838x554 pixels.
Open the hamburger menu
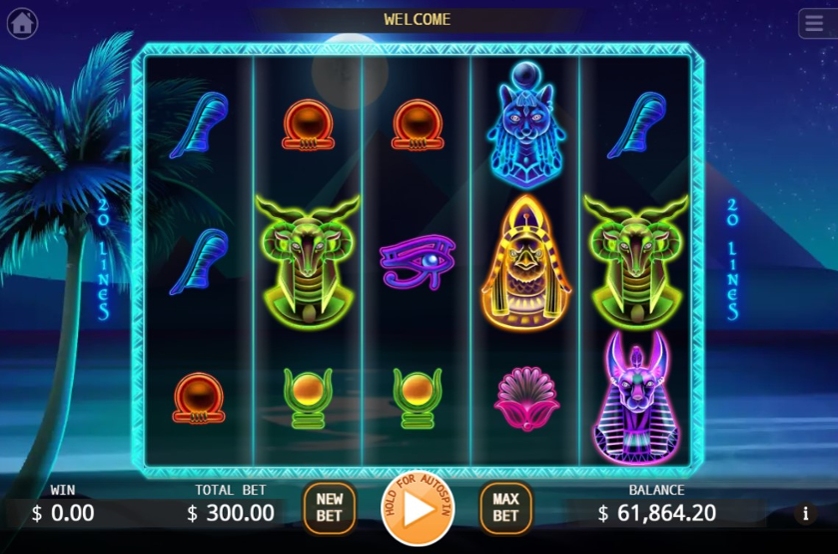[x=816, y=22]
